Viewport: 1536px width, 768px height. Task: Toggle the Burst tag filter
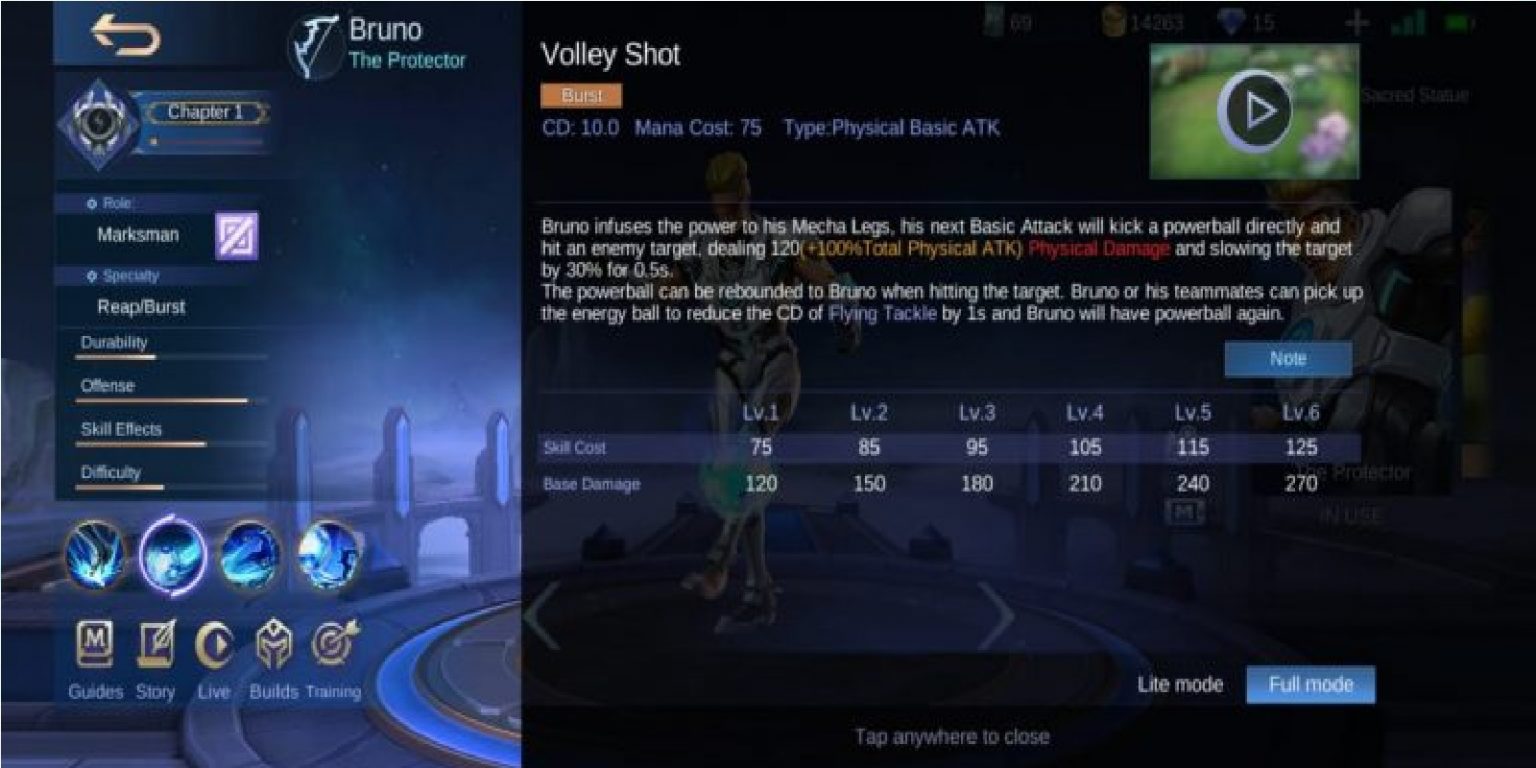pyautogui.click(x=580, y=96)
